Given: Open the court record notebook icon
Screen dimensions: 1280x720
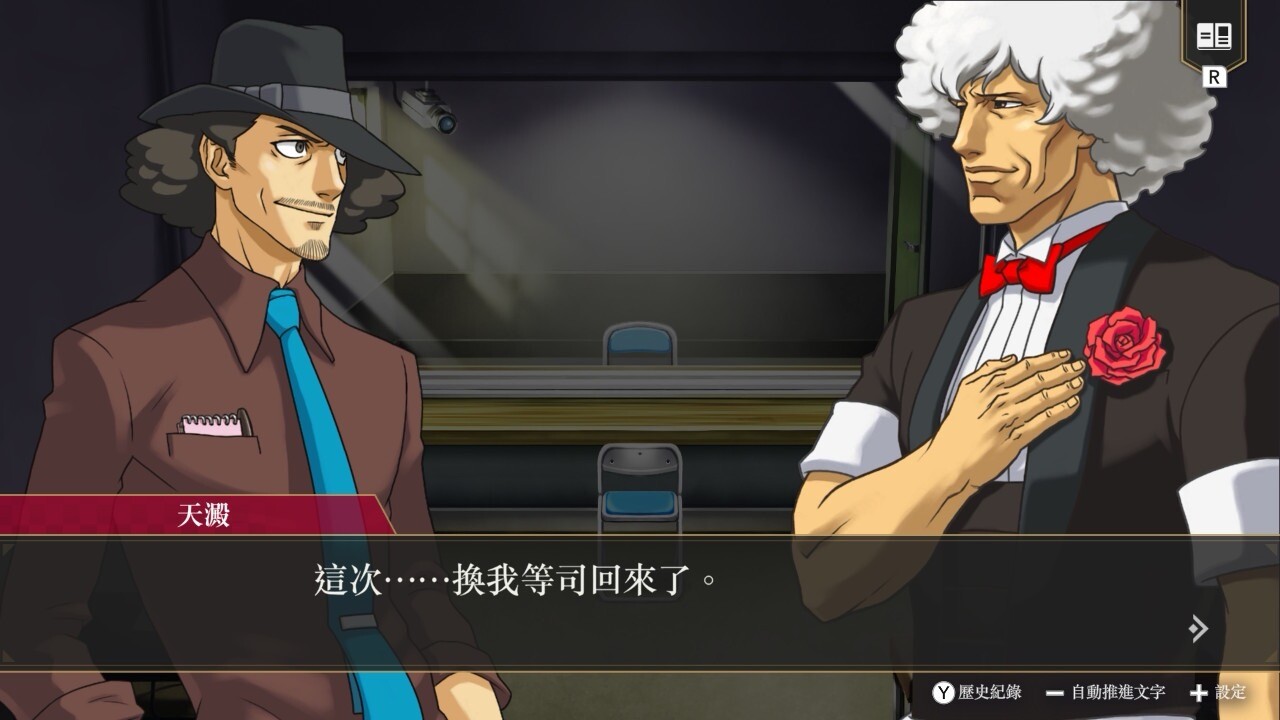Looking at the screenshot, I should click(1214, 38).
